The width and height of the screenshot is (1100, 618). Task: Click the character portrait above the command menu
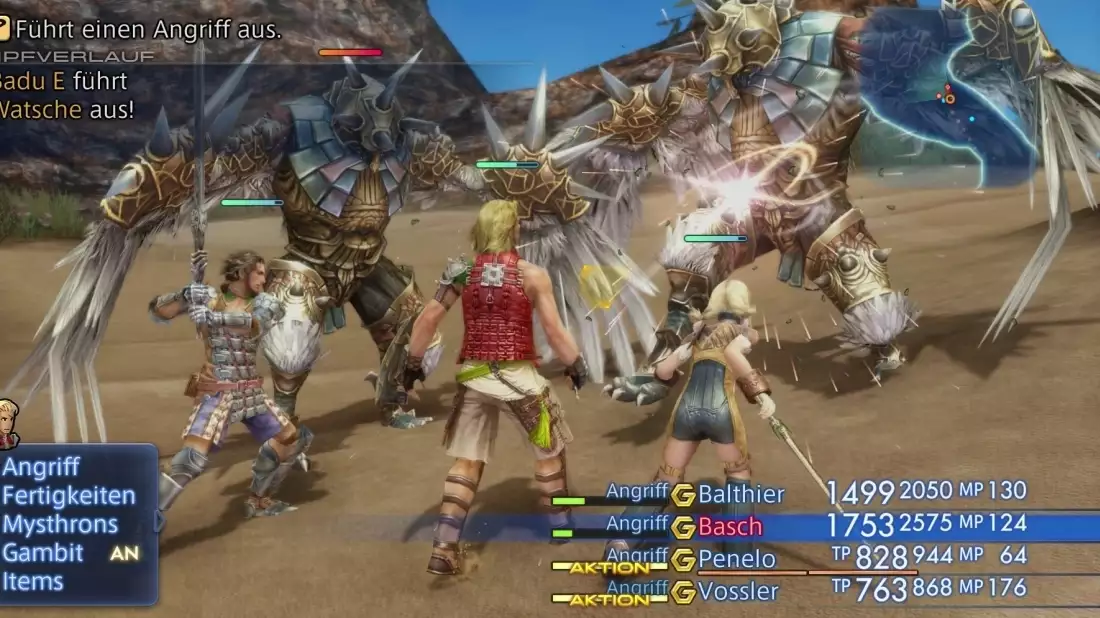pyautogui.click(x=9, y=423)
